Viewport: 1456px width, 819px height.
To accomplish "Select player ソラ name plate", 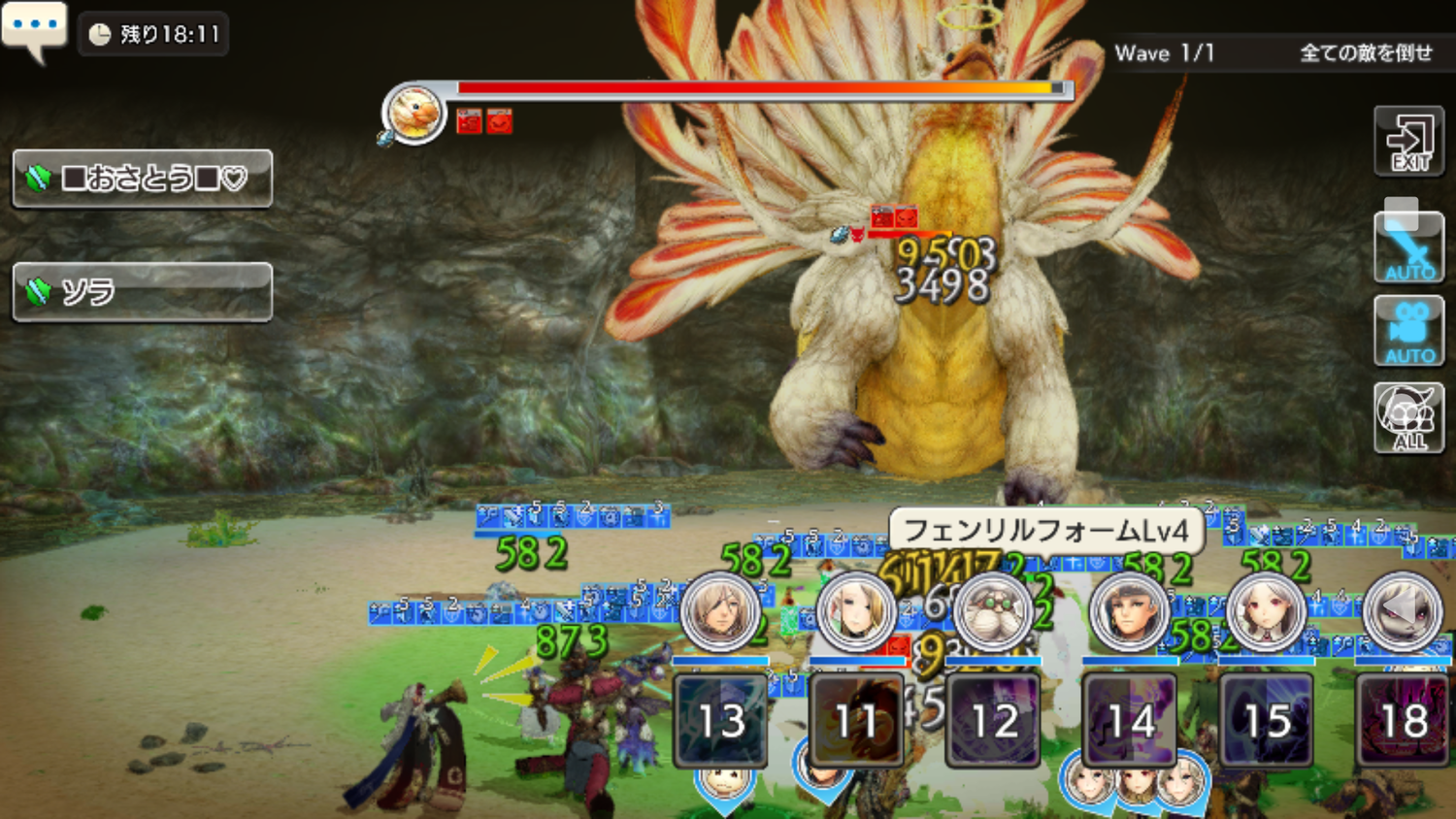I will [x=143, y=292].
